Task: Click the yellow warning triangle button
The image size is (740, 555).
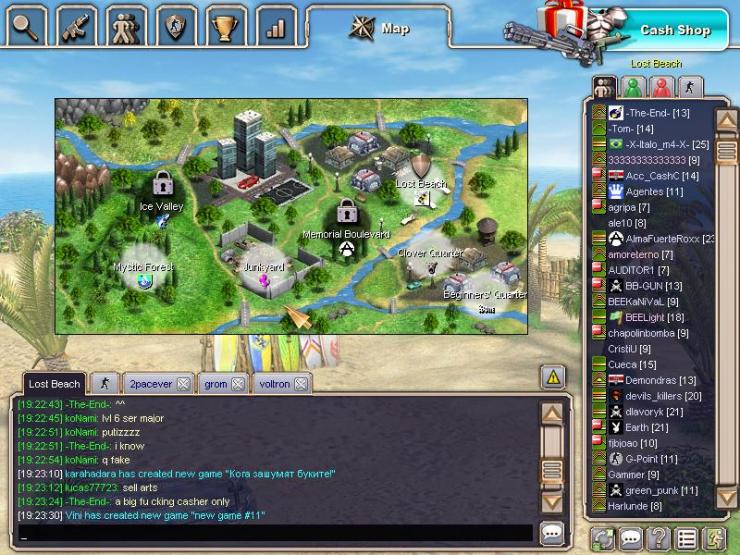Action: tap(553, 377)
